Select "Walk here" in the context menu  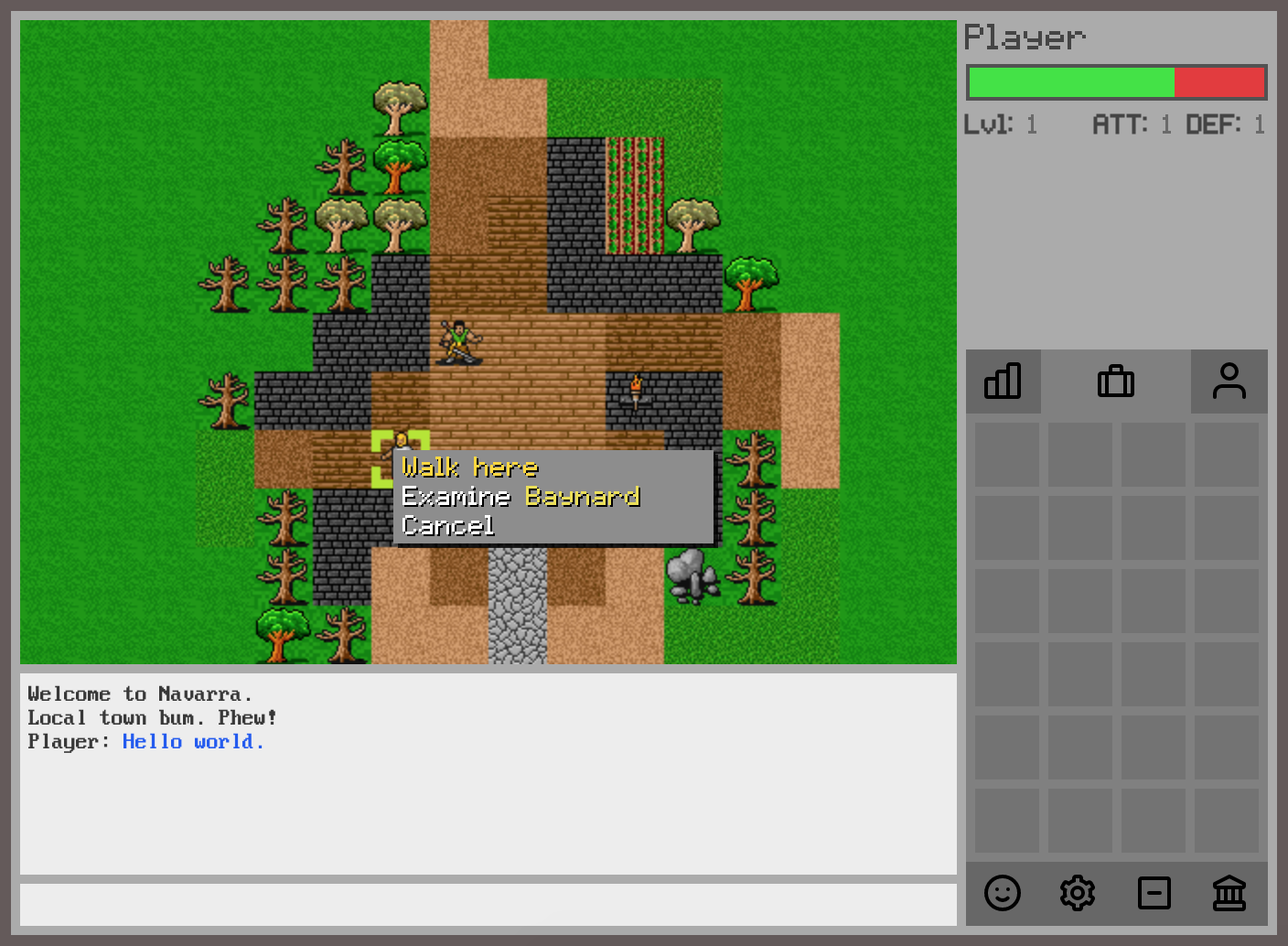(470, 468)
